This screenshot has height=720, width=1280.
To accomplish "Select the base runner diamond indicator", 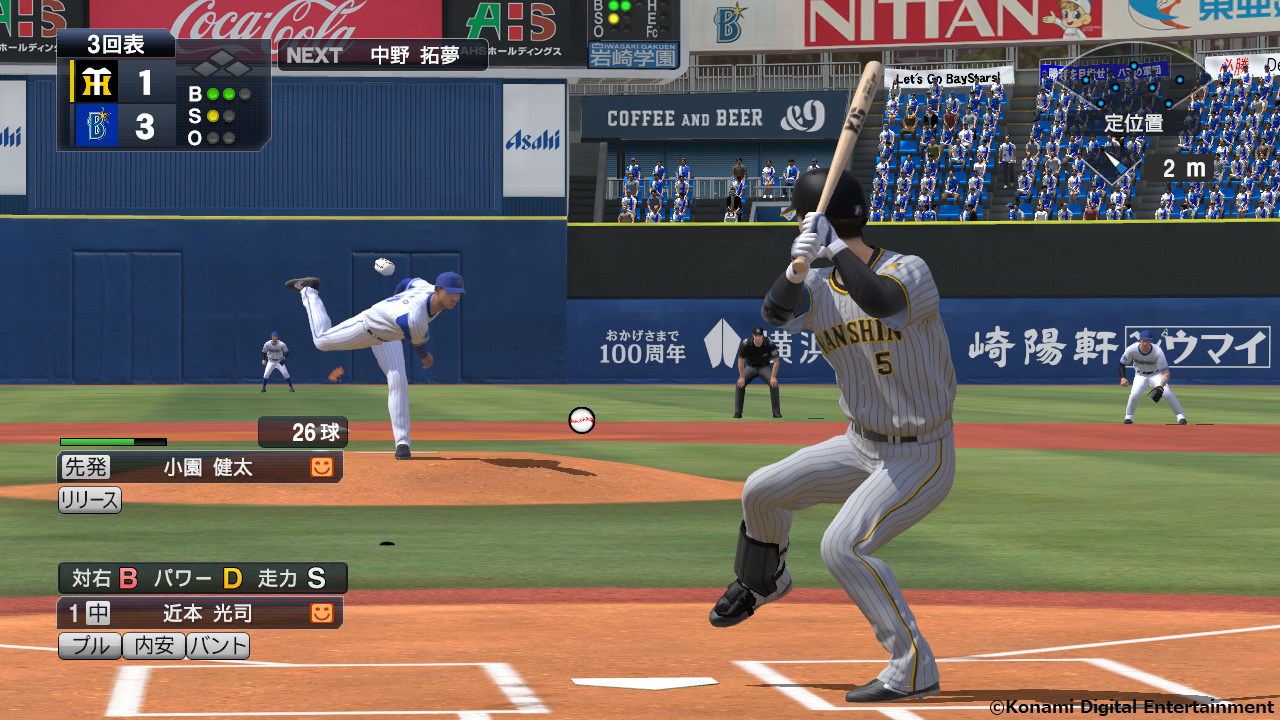I will pos(222,67).
